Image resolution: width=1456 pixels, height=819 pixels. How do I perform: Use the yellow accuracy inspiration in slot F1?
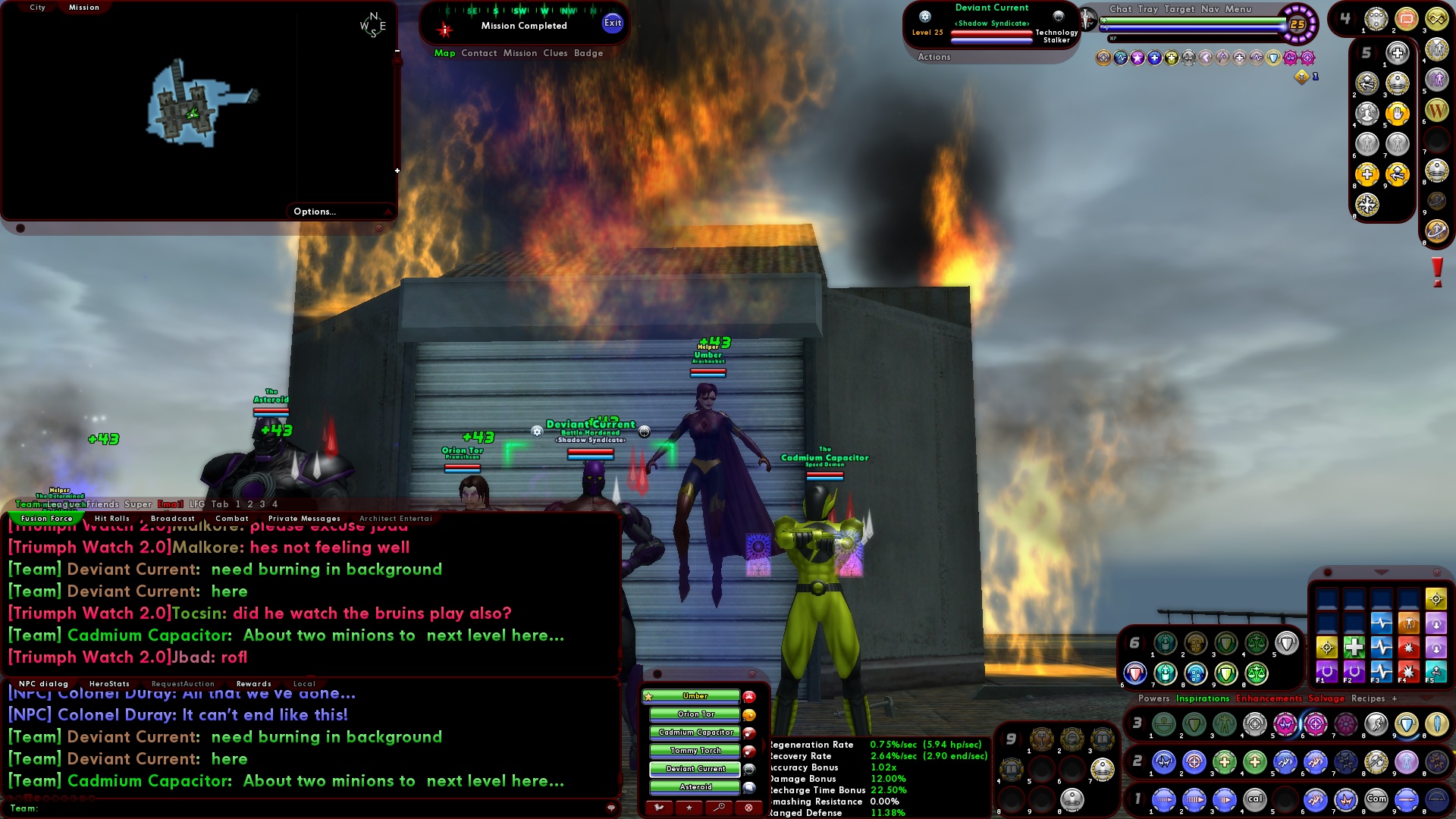point(1327,647)
